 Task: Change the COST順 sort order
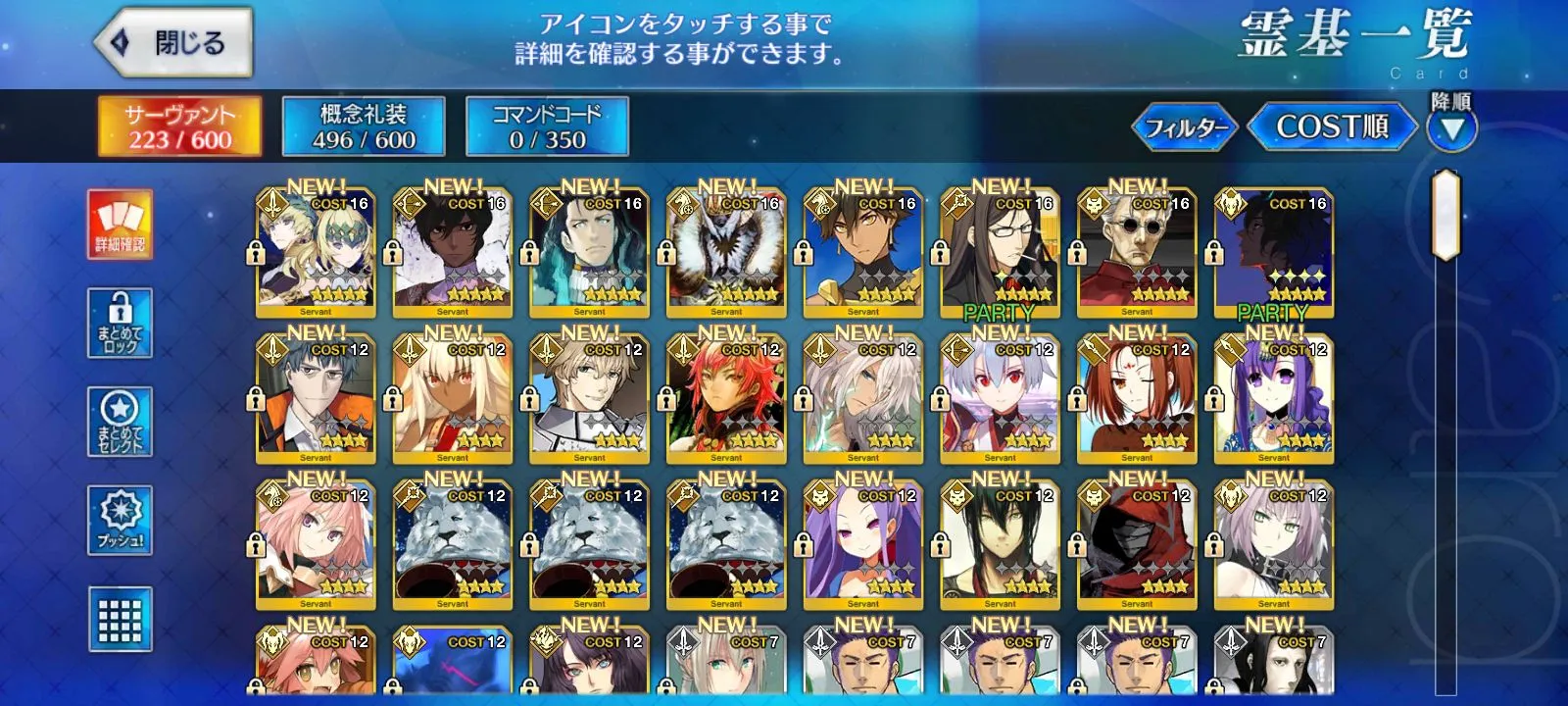tap(1332, 126)
